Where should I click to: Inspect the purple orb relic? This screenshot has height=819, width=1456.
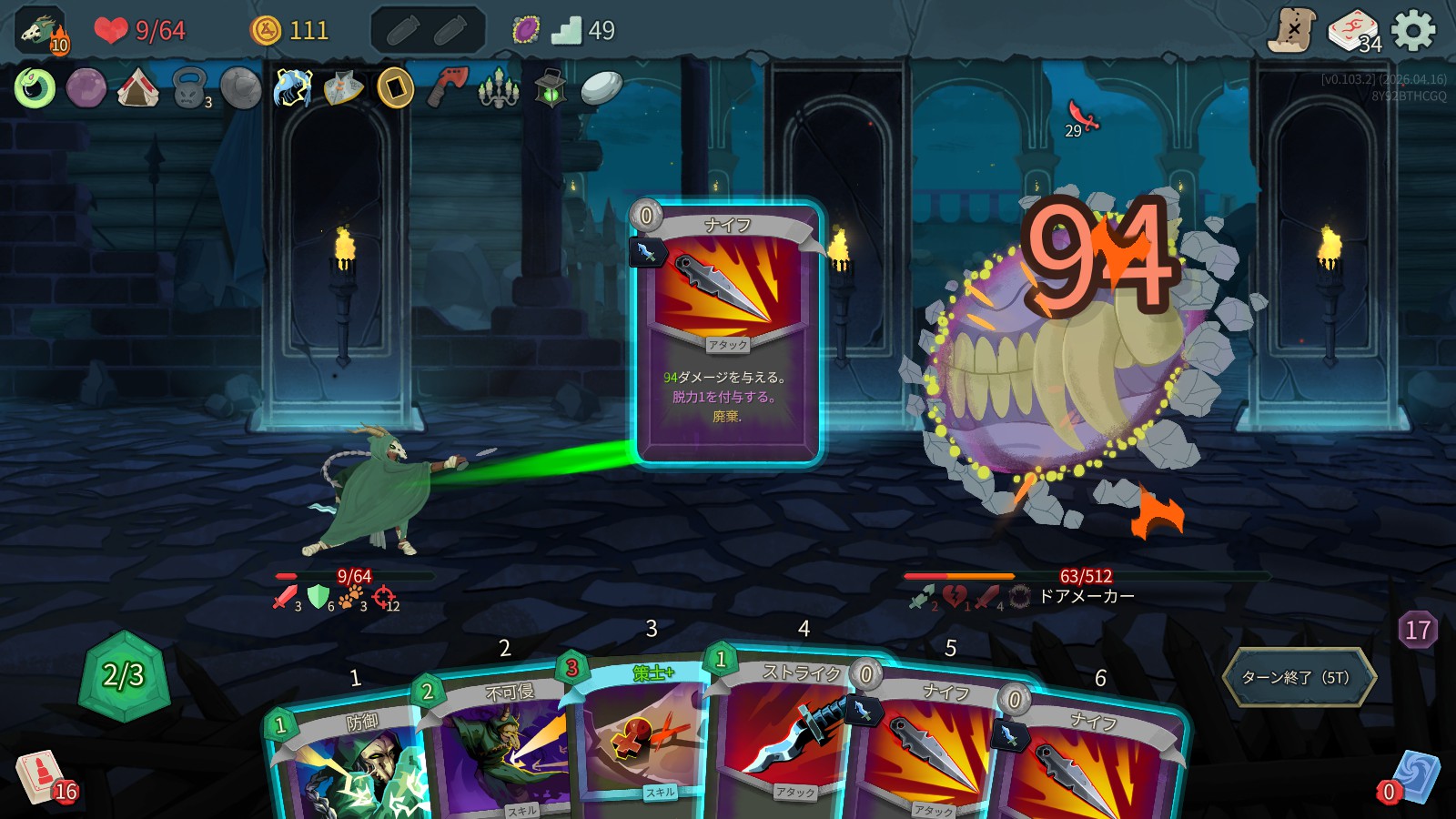[86, 88]
